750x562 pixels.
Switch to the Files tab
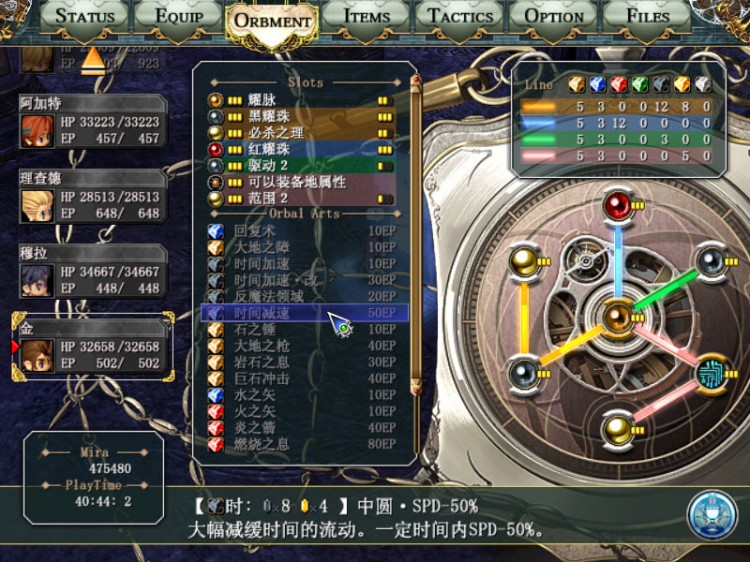(647, 17)
